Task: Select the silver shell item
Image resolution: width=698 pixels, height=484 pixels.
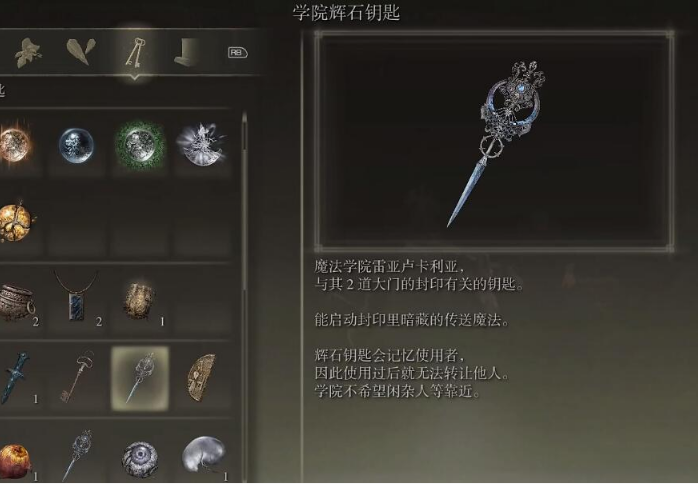Action: 201,455
